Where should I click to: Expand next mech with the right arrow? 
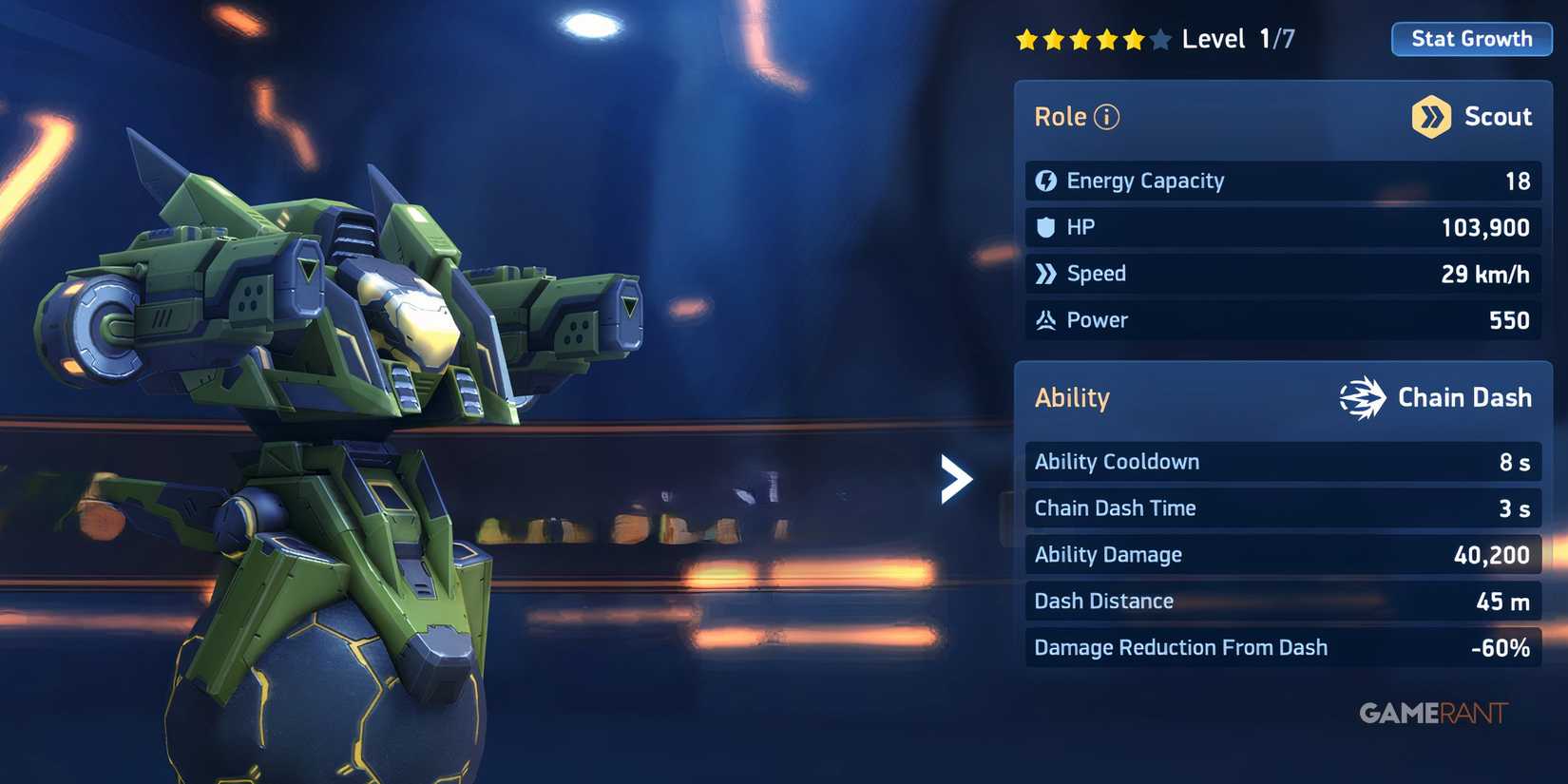[x=957, y=480]
